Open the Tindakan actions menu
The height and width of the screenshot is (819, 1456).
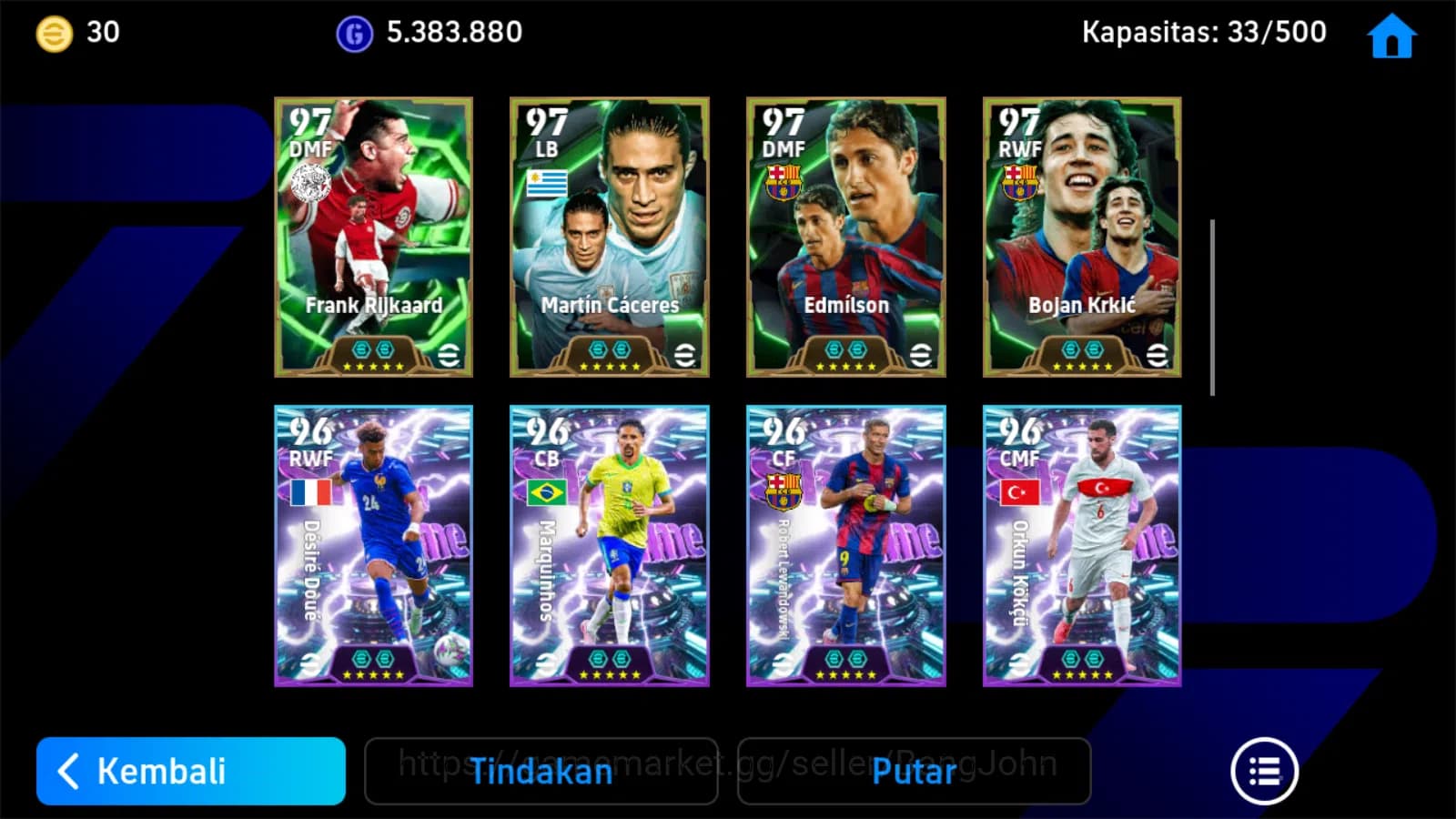tap(542, 772)
